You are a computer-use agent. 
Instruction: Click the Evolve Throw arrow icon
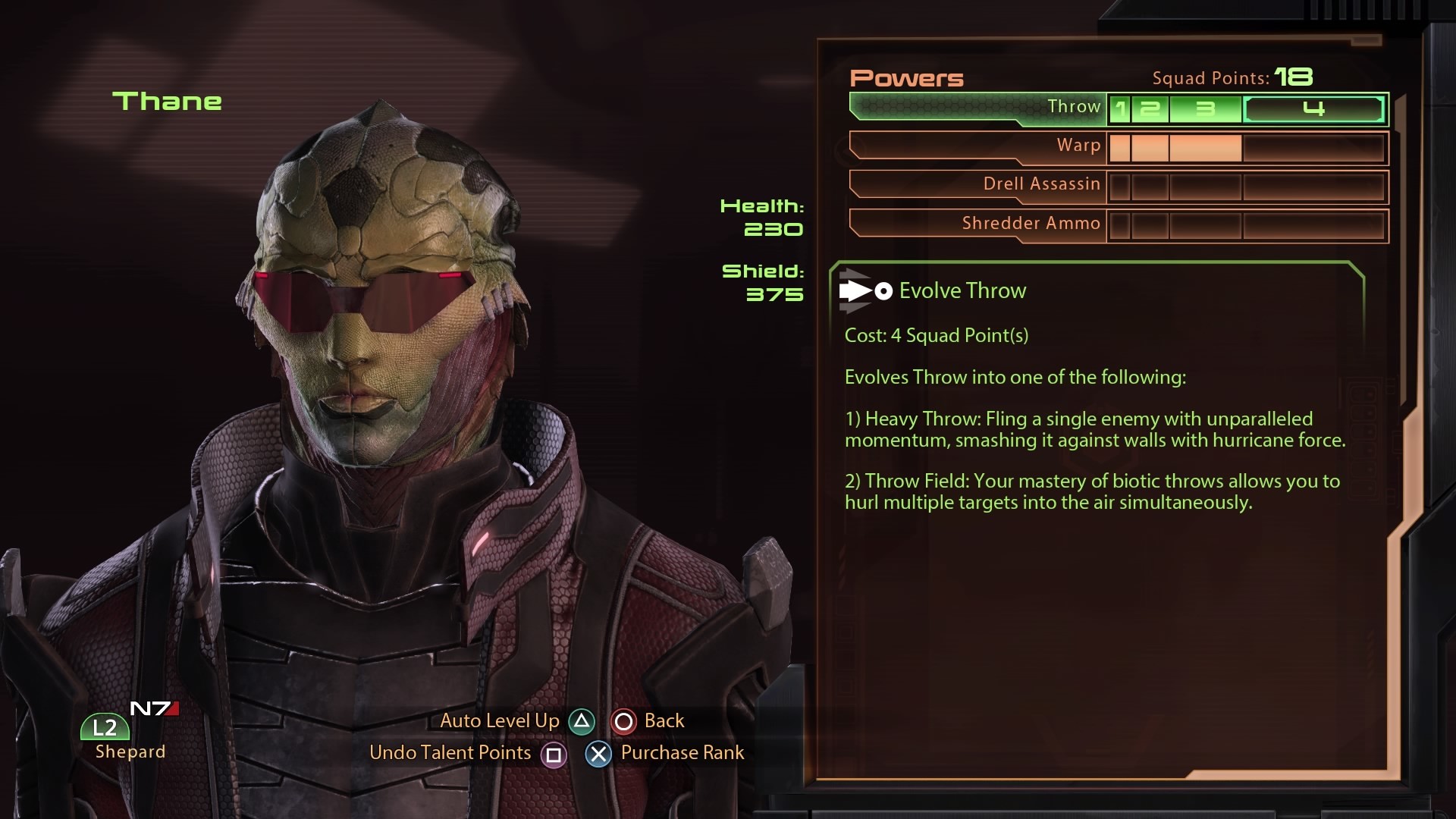(864, 290)
